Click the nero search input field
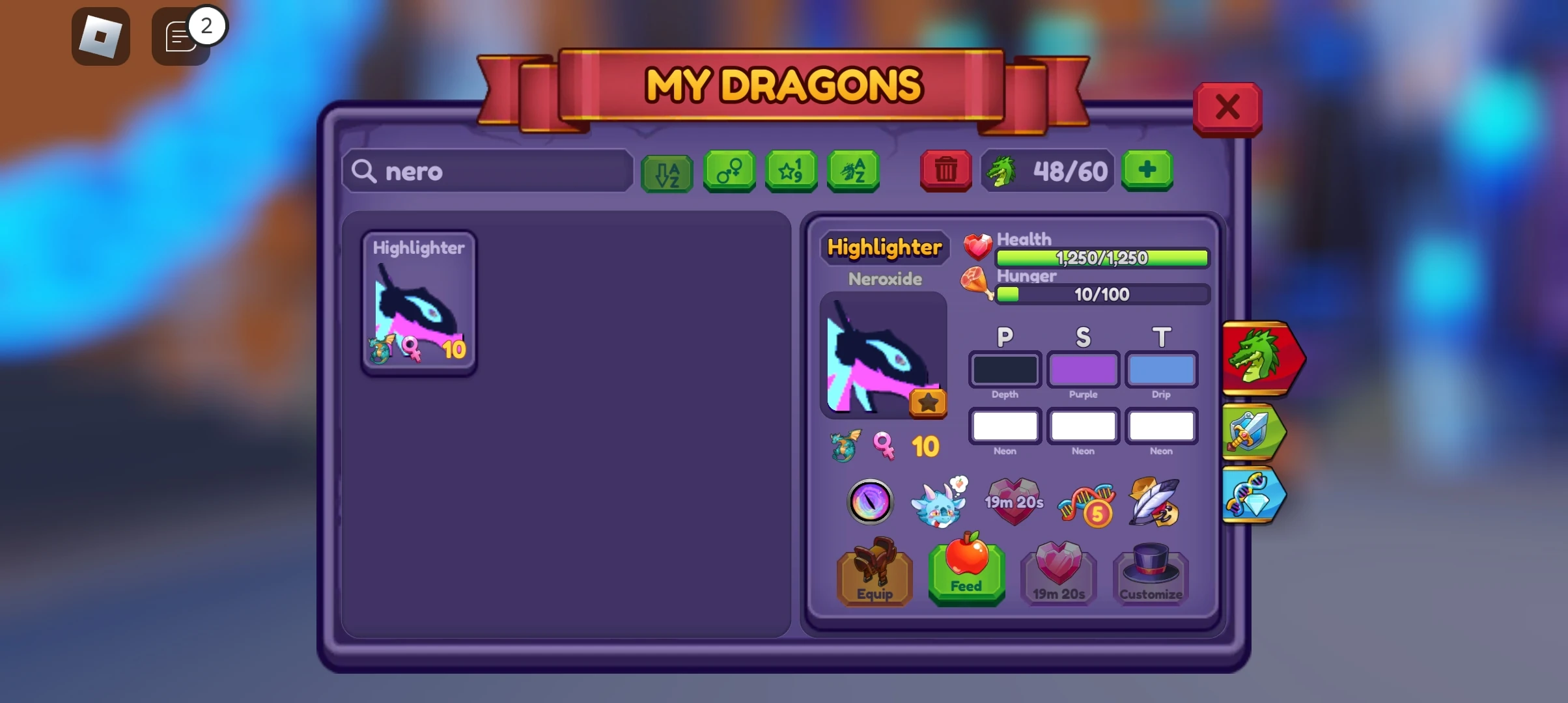This screenshot has height=703, width=1568. pyautogui.click(x=487, y=171)
